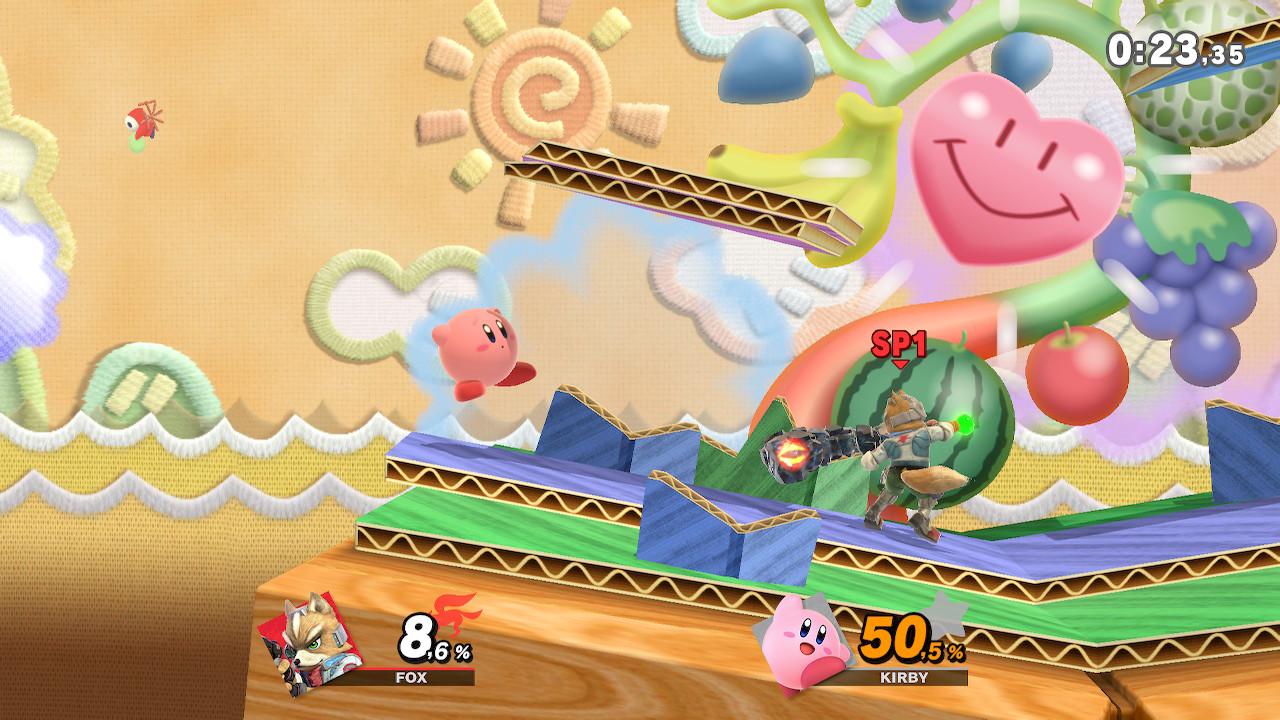The height and width of the screenshot is (720, 1280).
Task: Click the red SP1 player marker
Action: (x=898, y=346)
